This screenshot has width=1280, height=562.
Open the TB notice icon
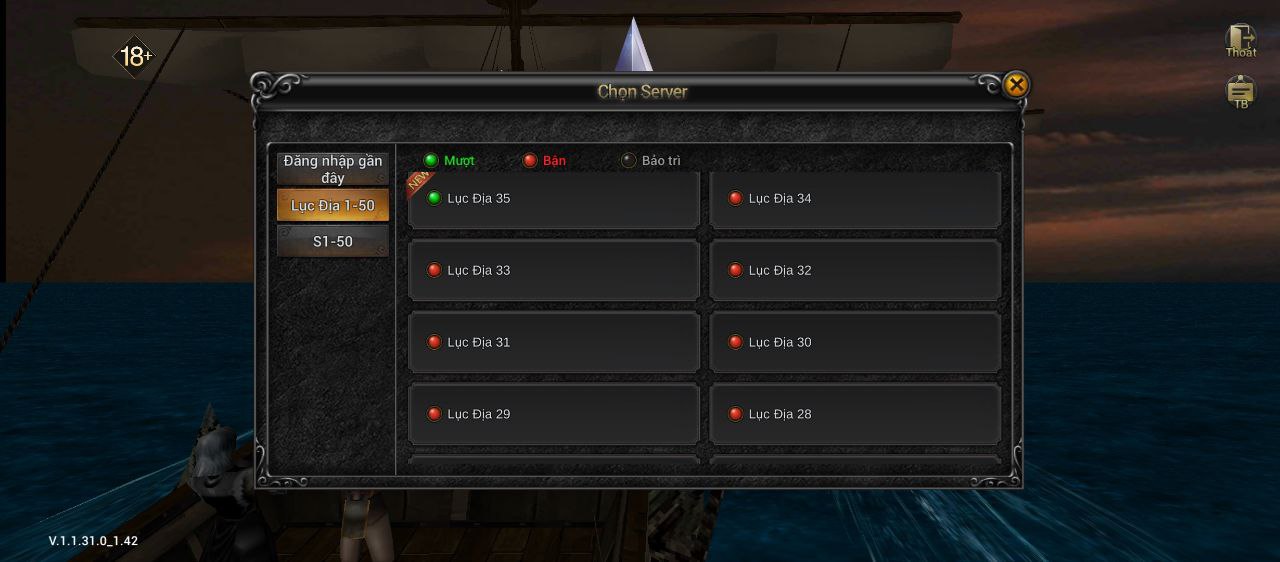click(x=1241, y=92)
